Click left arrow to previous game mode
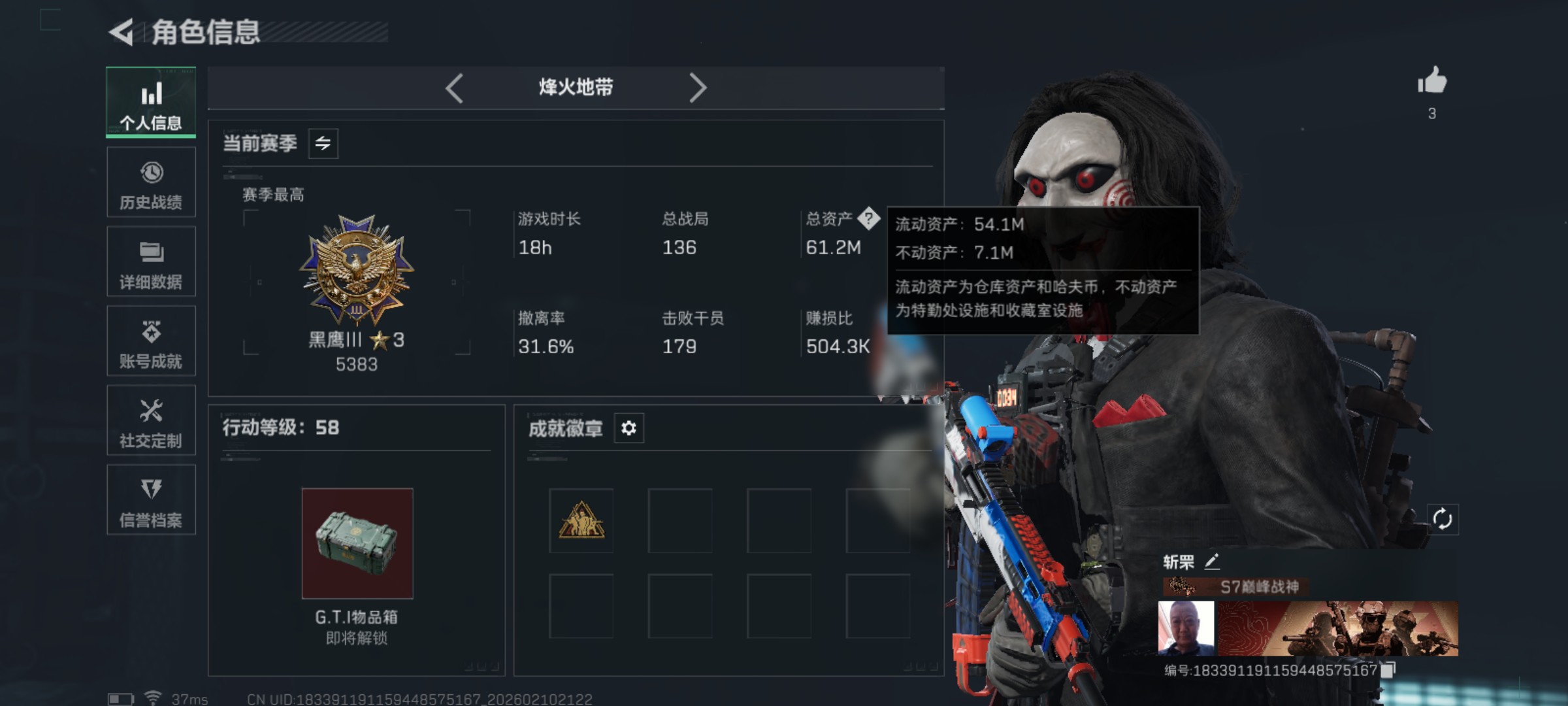 (455, 87)
